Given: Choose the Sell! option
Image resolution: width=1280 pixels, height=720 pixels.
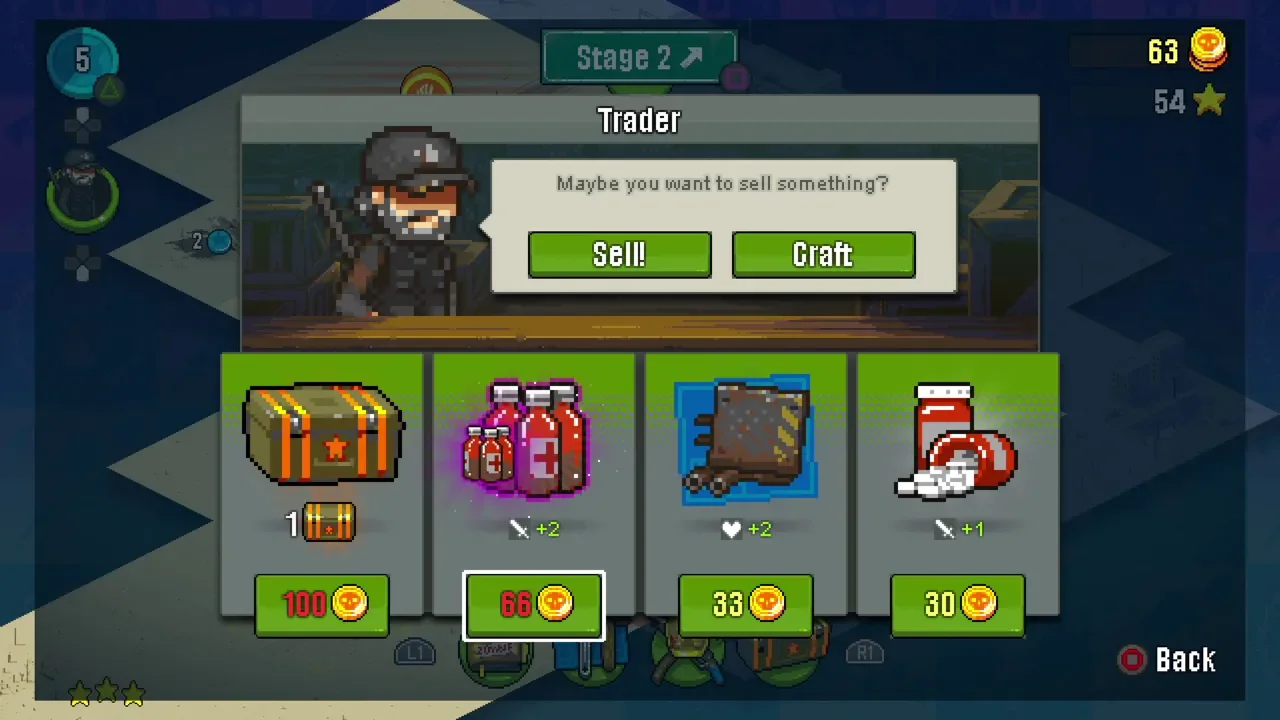Looking at the screenshot, I should tap(619, 255).
